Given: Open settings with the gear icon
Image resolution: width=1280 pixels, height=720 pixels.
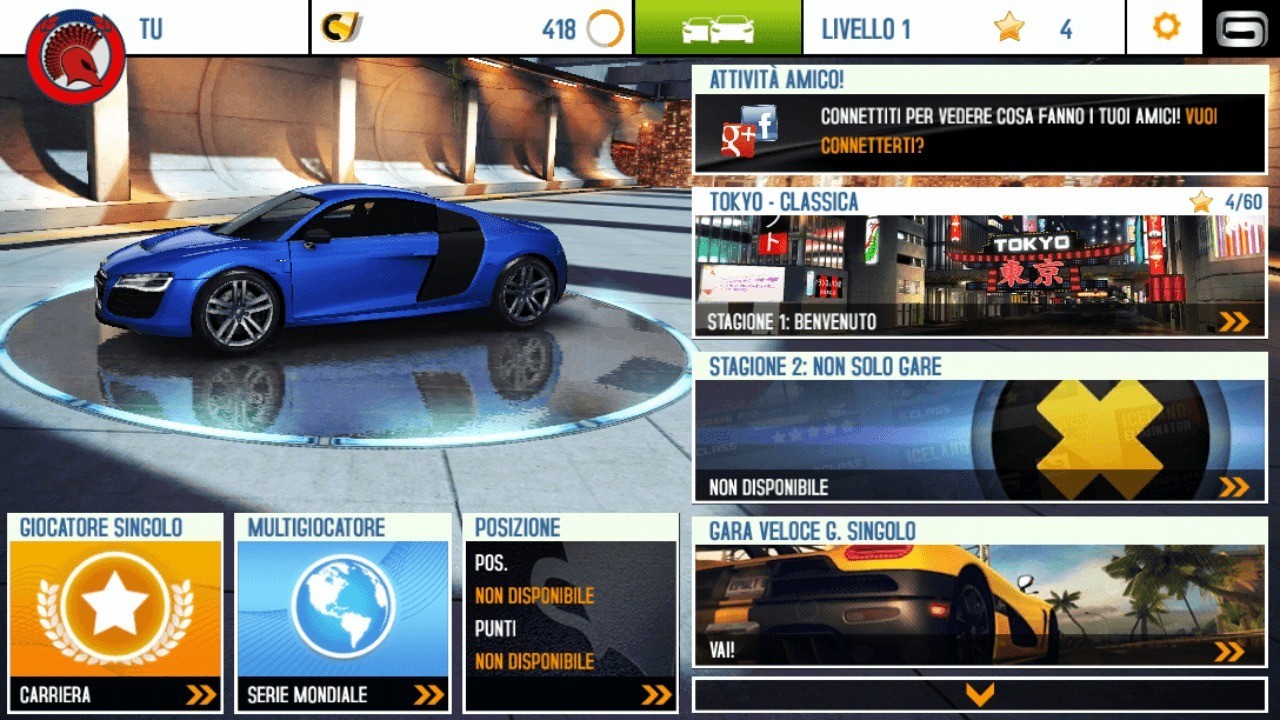Looking at the screenshot, I should pyautogui.click(x=1165, y=27).
